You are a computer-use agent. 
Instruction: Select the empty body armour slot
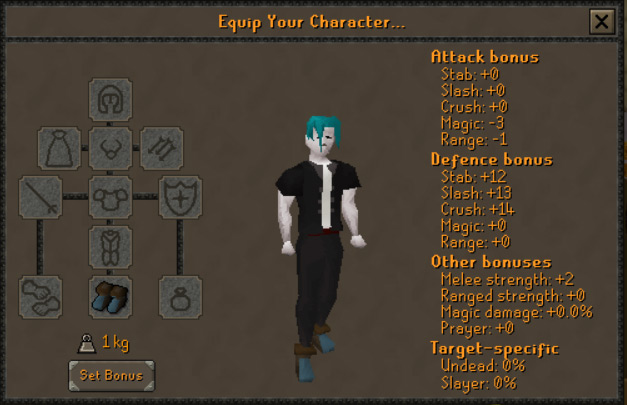tap(110, 197)
